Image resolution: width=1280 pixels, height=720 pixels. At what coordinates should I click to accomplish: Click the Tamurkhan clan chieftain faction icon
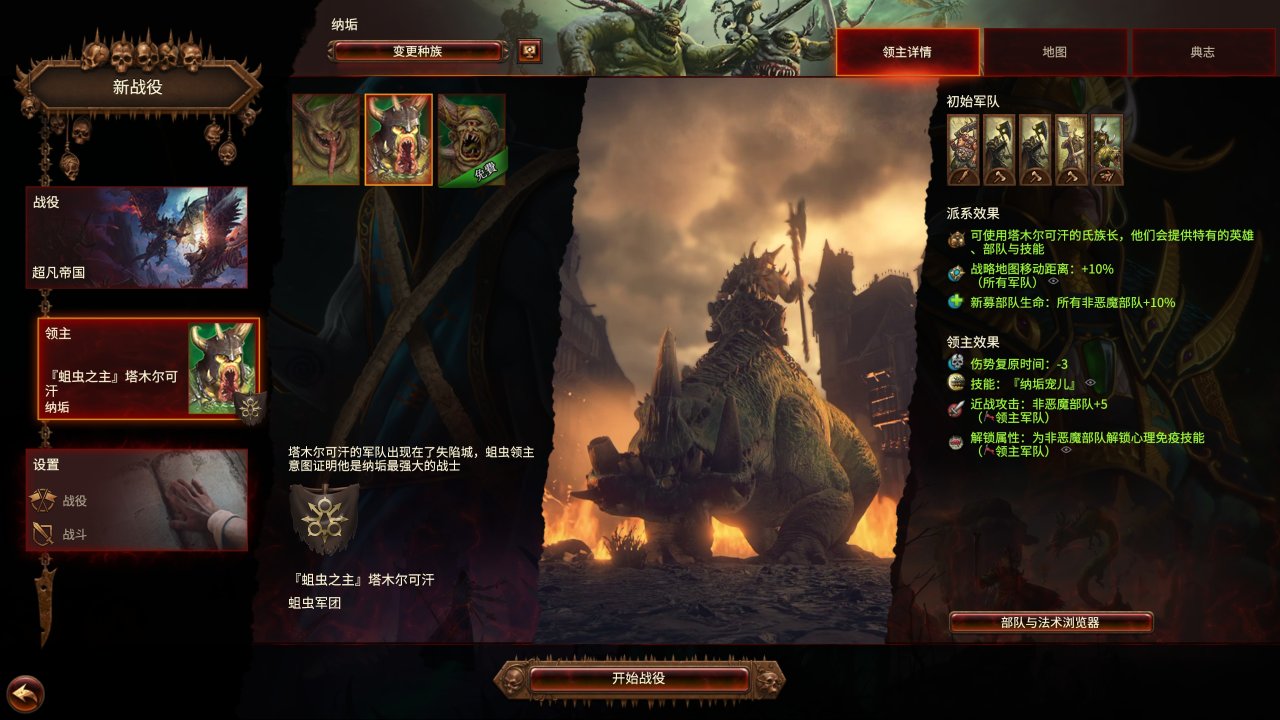pyautogui.click(x=956, y=238)
